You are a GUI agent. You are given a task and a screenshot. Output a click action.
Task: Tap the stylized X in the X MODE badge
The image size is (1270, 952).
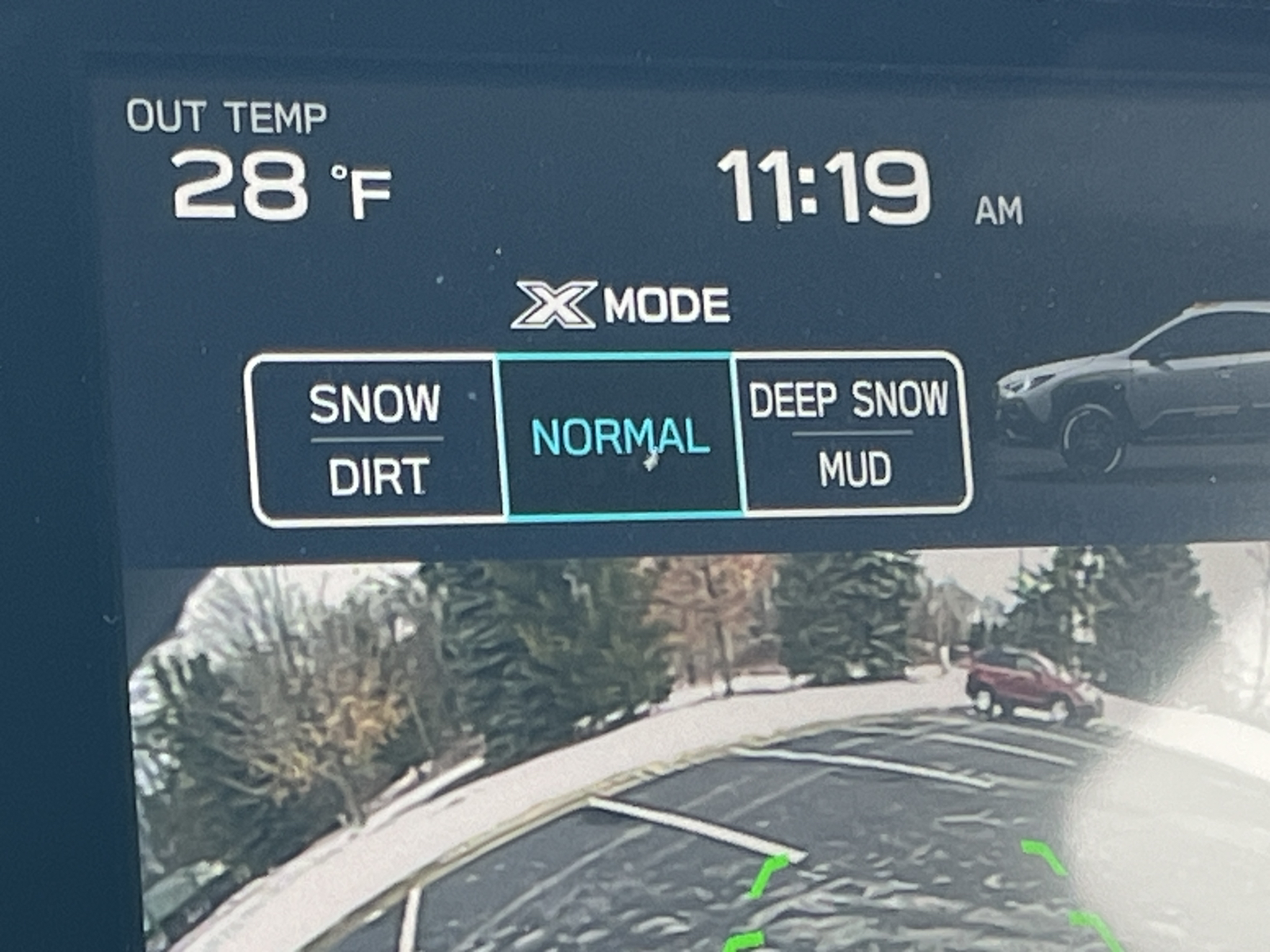[x=556, y=306]
